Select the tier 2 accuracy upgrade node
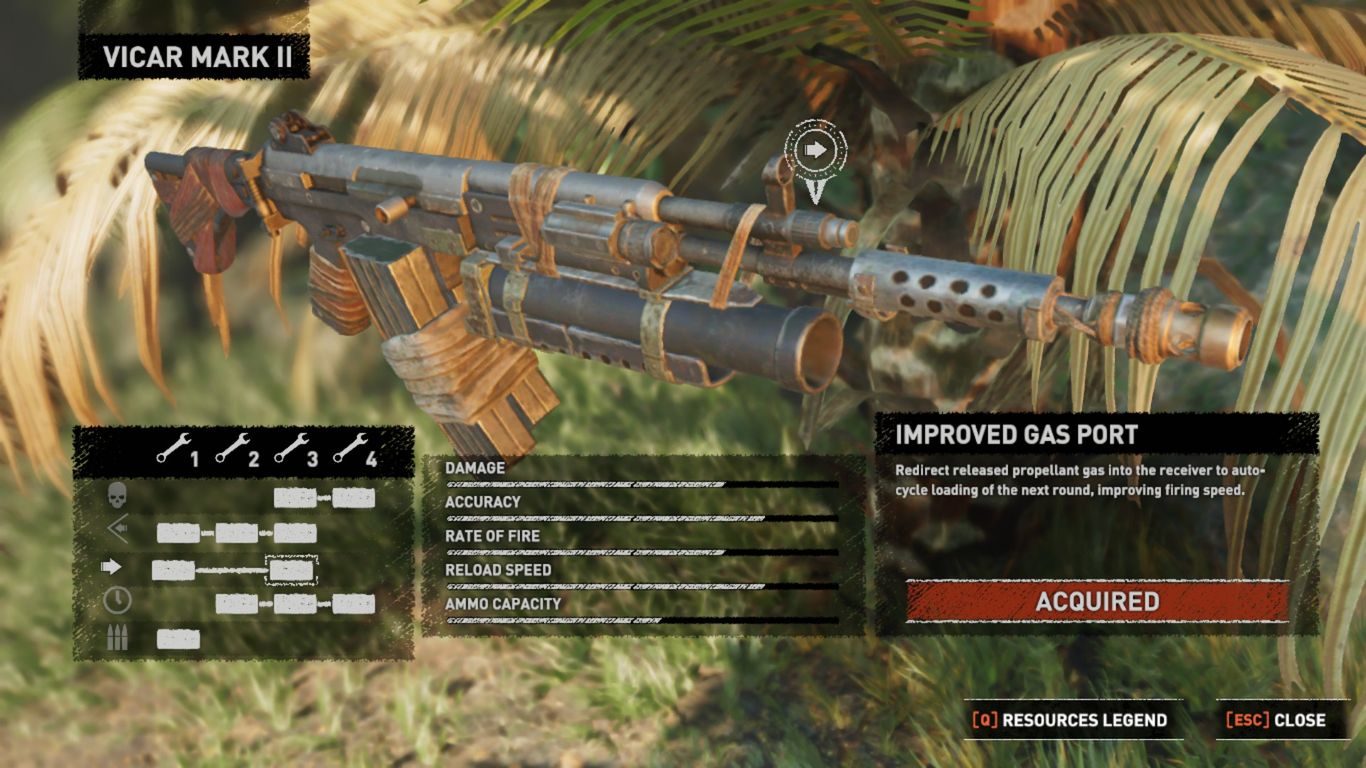 [x=237, y=533]
